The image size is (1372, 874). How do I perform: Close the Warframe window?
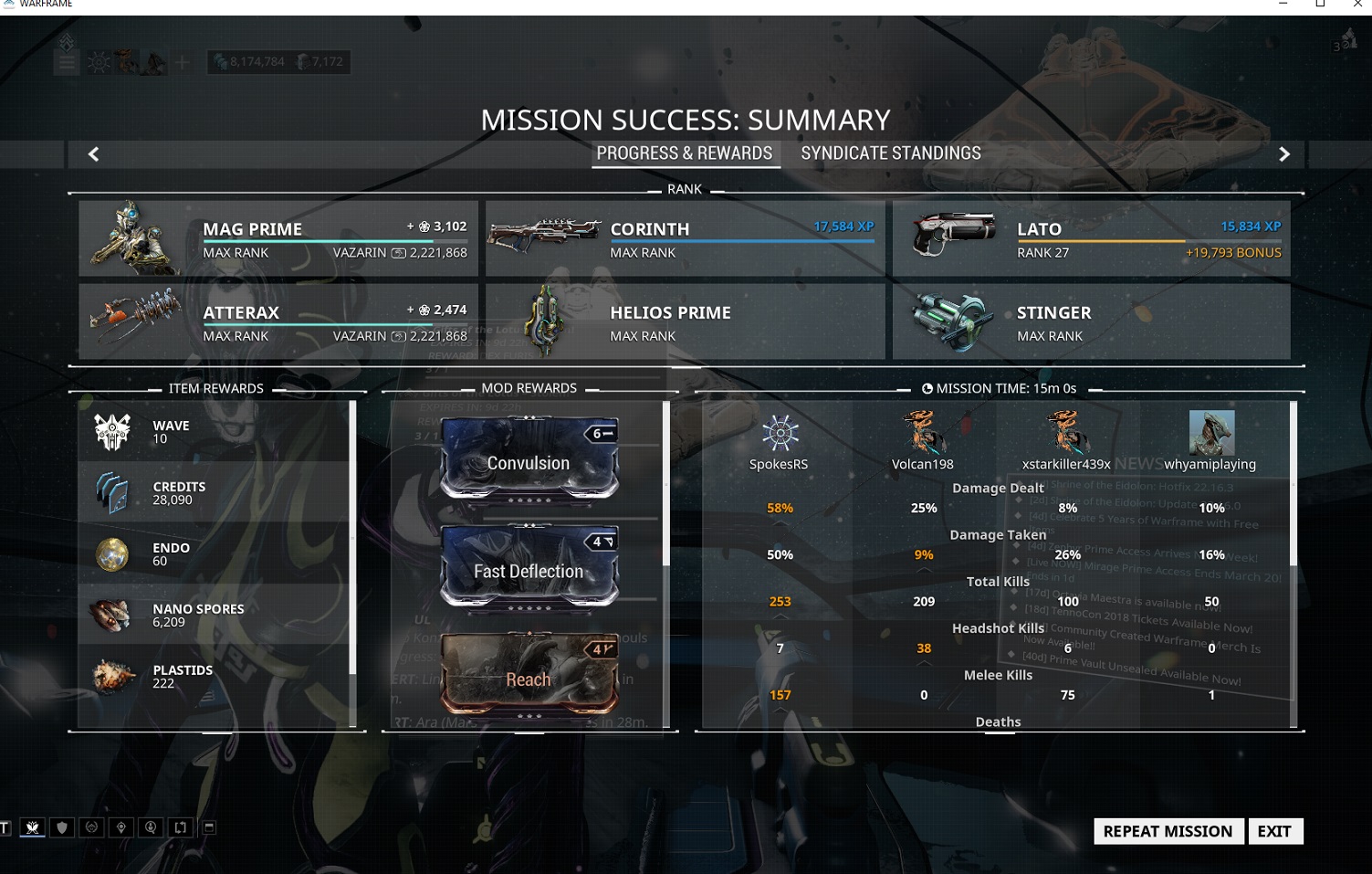(x=1356, y=5)
